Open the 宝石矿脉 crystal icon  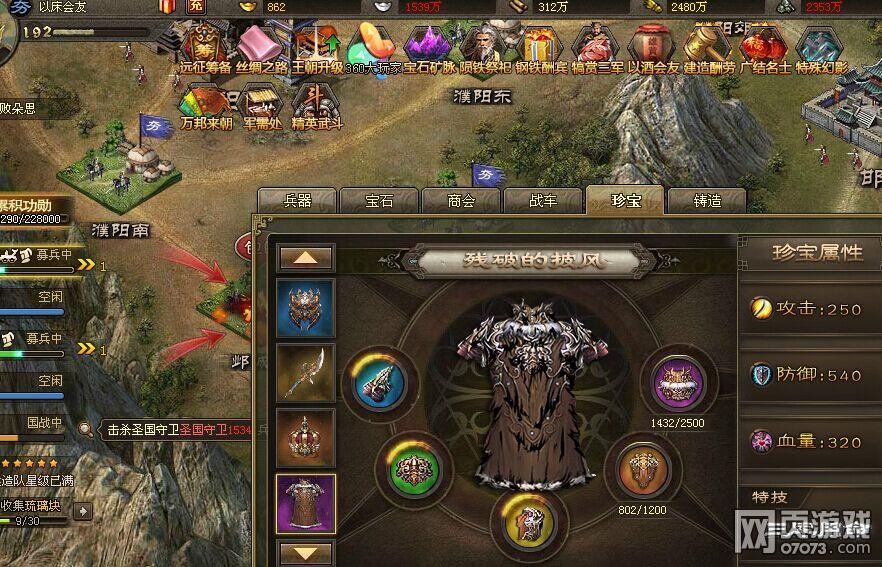point(430,48)
